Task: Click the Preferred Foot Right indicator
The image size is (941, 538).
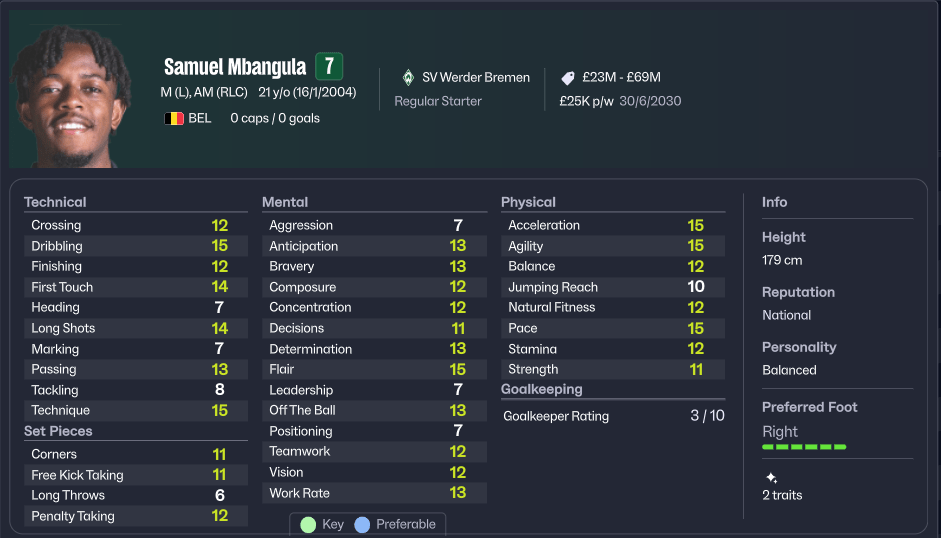Action: (803, 436)
